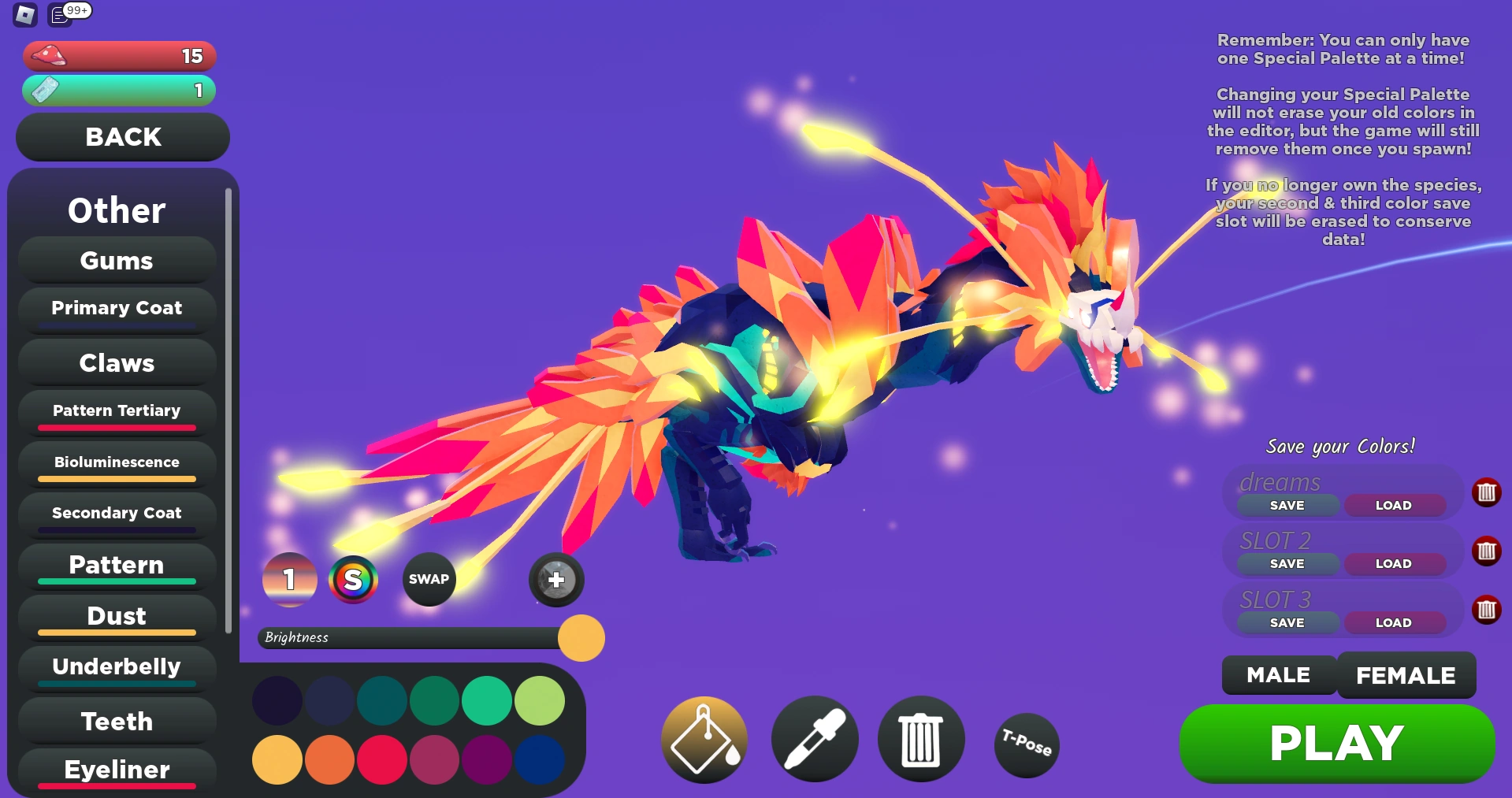Screen dimensions: 1512x798
Task: Open the Bioluminescence color section
Action: click(x=116, y=462)
